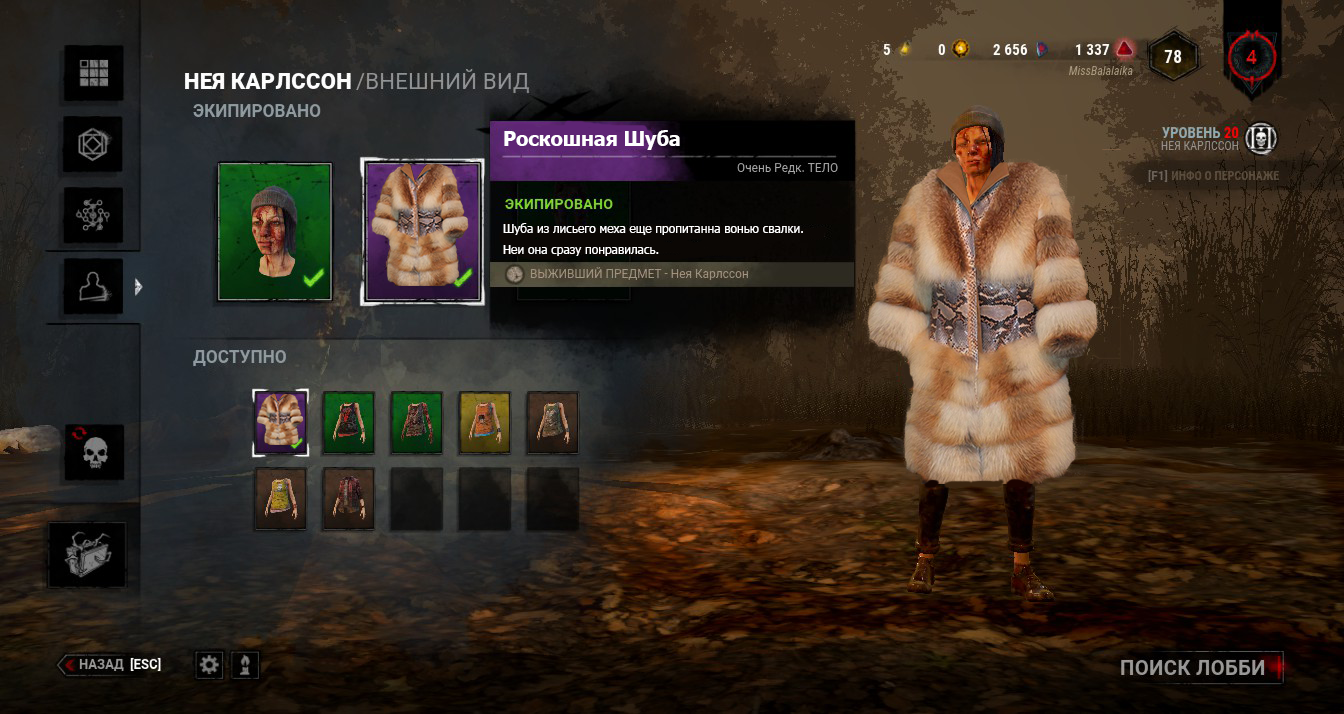The height and width of the screenshot is (714, 1344).
Task: Equip the long-sleeve camo top on green background
Action: tap(417, 422)
